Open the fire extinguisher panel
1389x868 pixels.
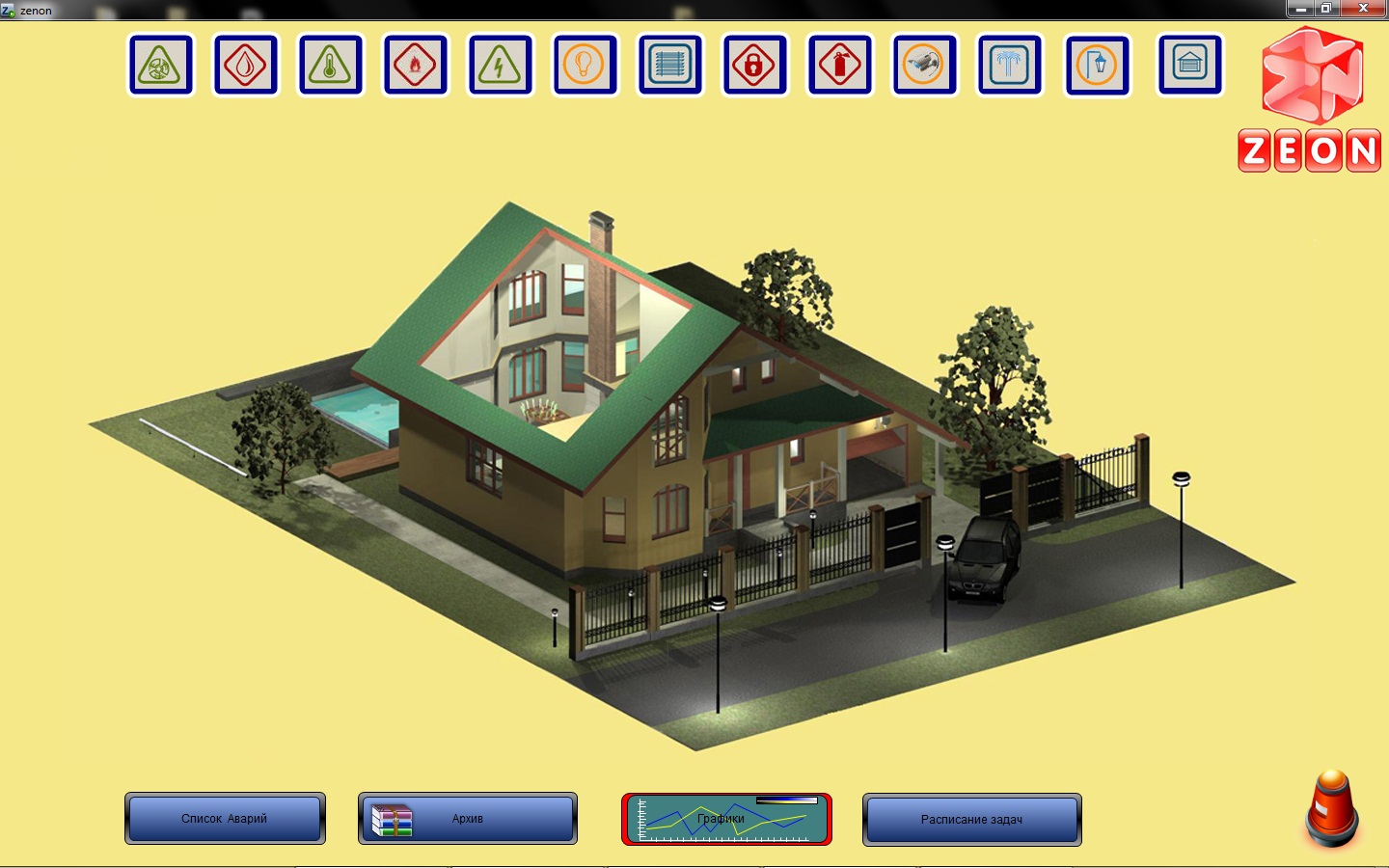[839, 66]
